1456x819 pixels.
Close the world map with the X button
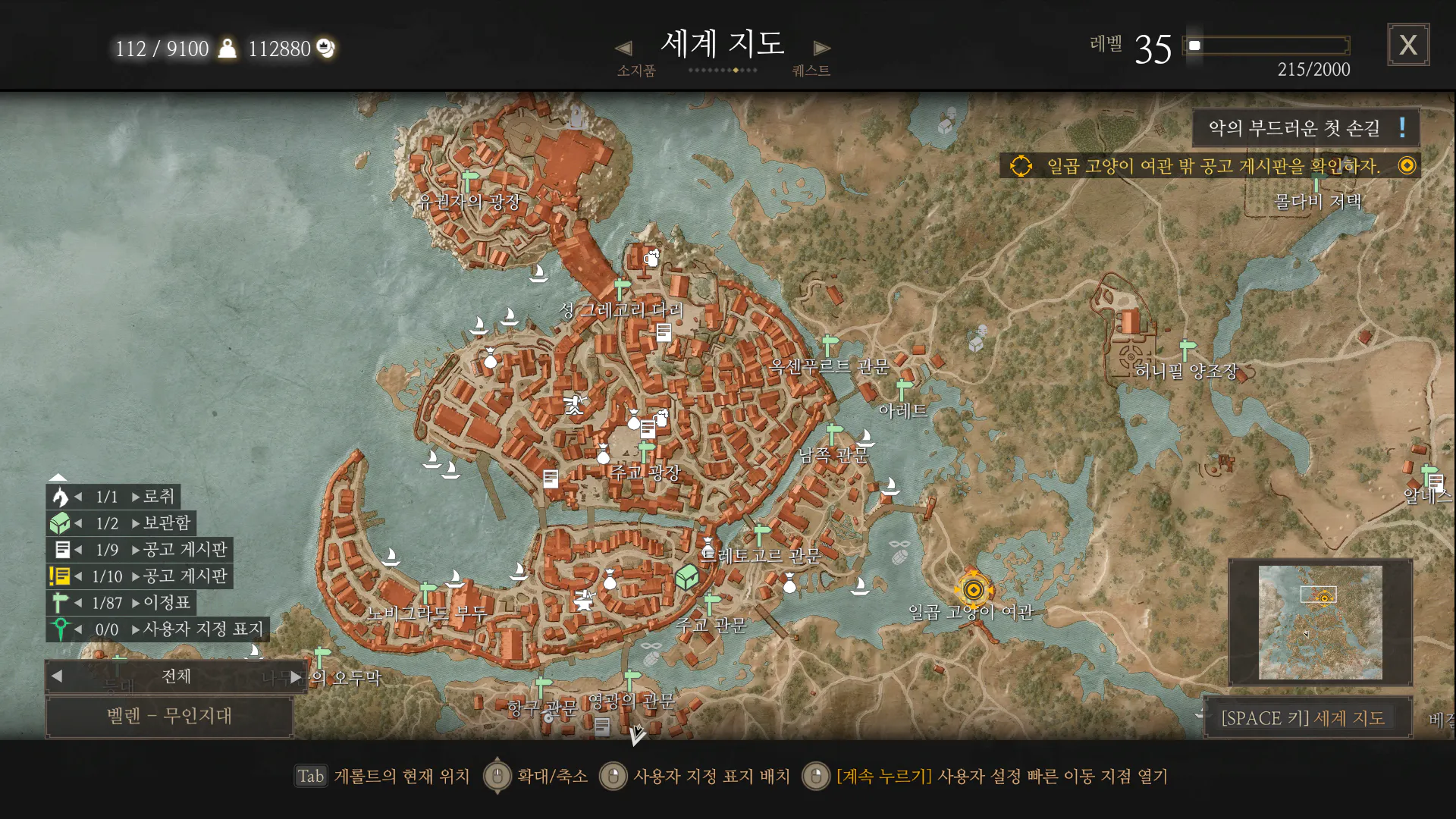click(1408, 45)
